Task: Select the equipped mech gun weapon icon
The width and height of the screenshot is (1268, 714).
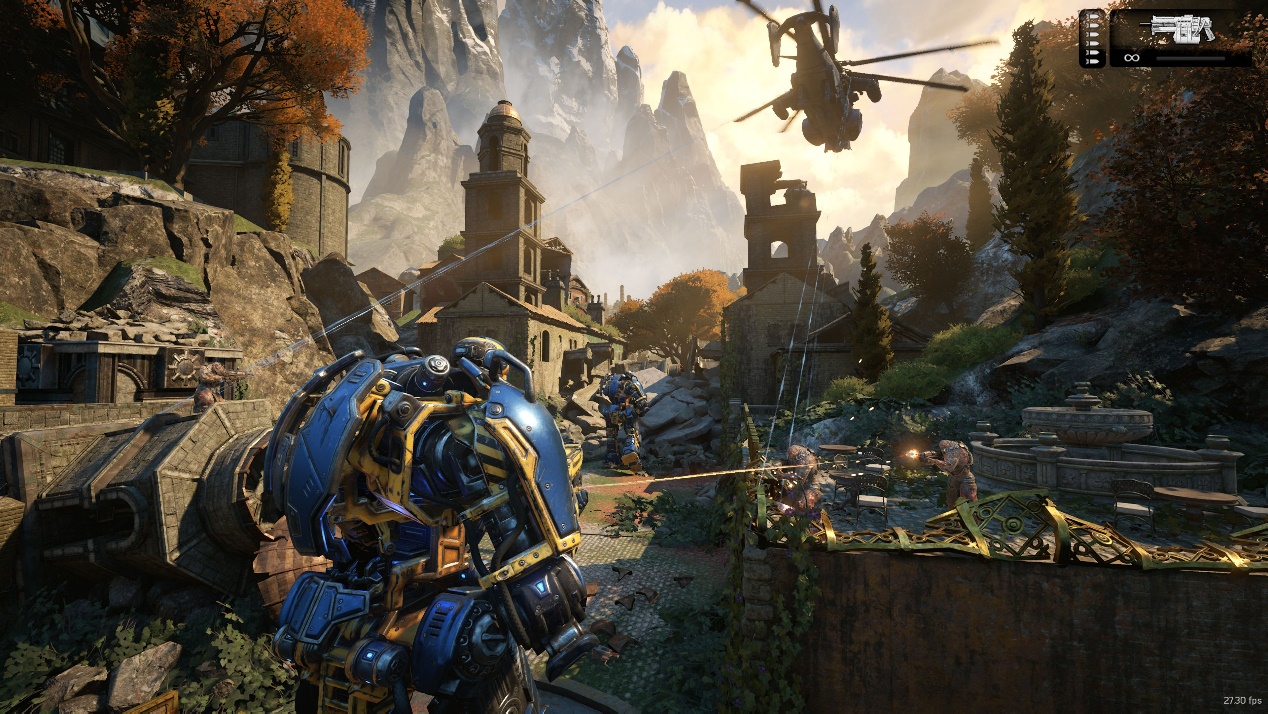Action: (1182, 29)
